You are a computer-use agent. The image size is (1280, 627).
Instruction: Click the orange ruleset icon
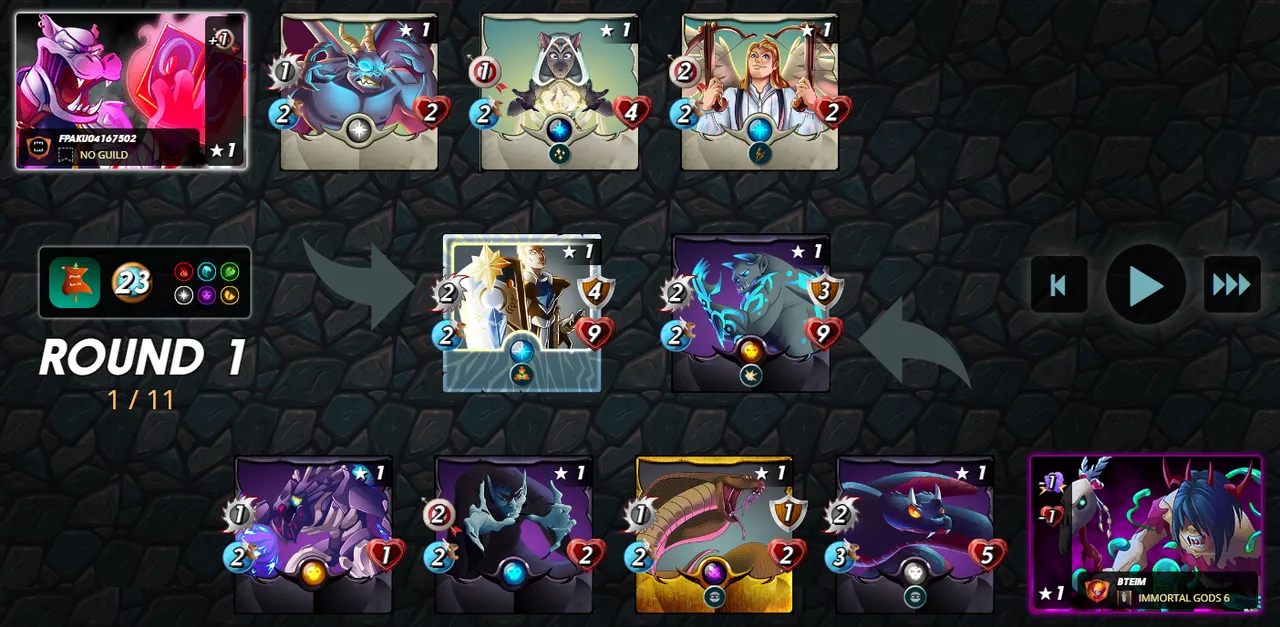pos(75,283)
